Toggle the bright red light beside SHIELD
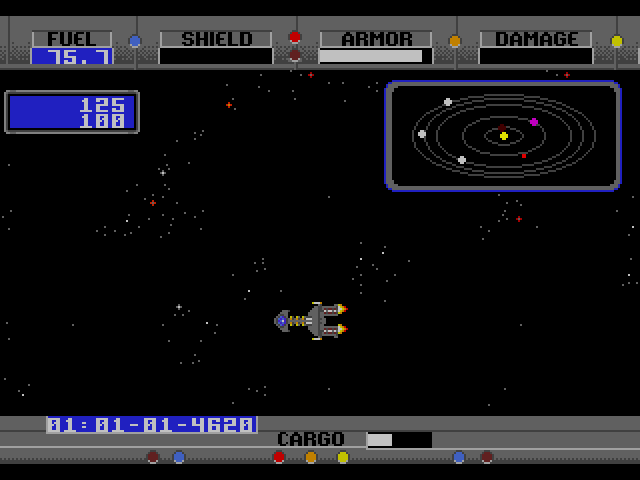The height and width of the screenshot is (480, 640). (x=294, y=37)
